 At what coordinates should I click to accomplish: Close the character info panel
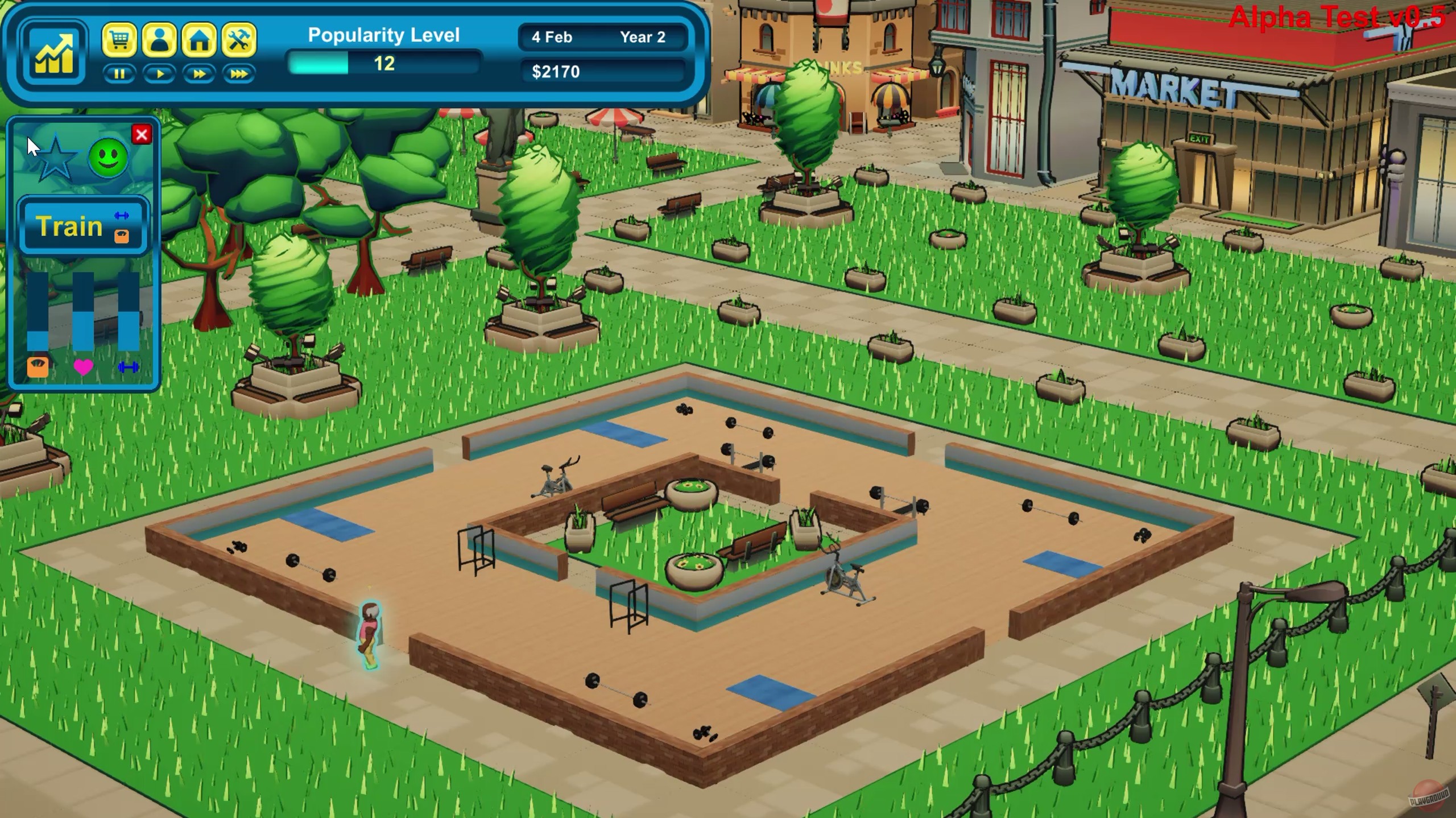[x=143, y=135]
